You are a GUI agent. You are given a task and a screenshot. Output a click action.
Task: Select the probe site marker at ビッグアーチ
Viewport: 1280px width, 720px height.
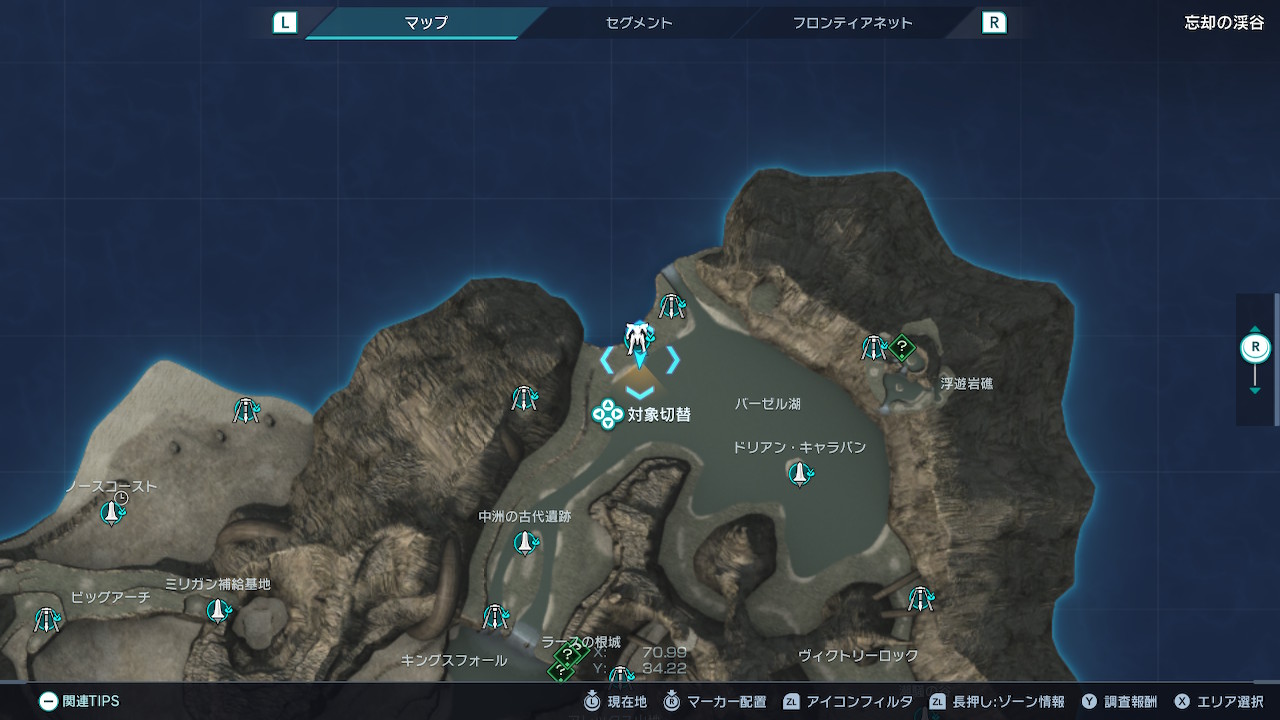click(46, 620)
